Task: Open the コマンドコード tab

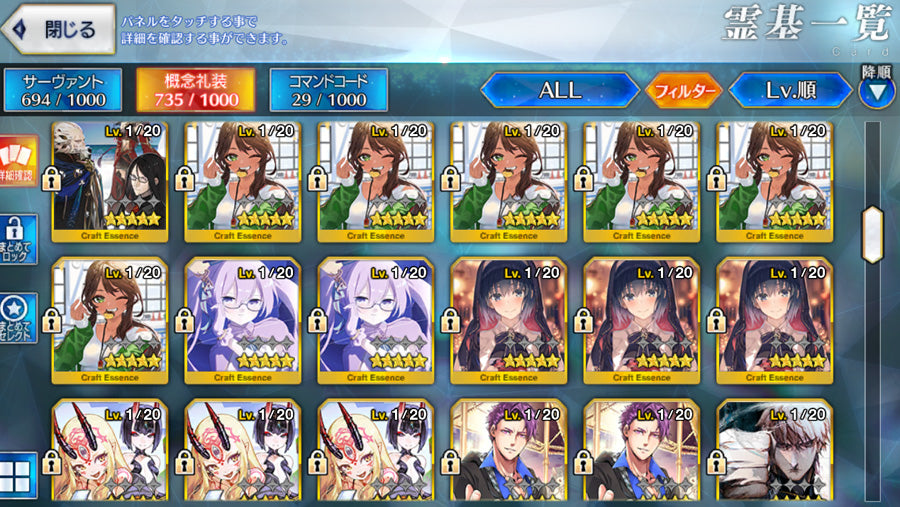Action: (x=328, y=89)
